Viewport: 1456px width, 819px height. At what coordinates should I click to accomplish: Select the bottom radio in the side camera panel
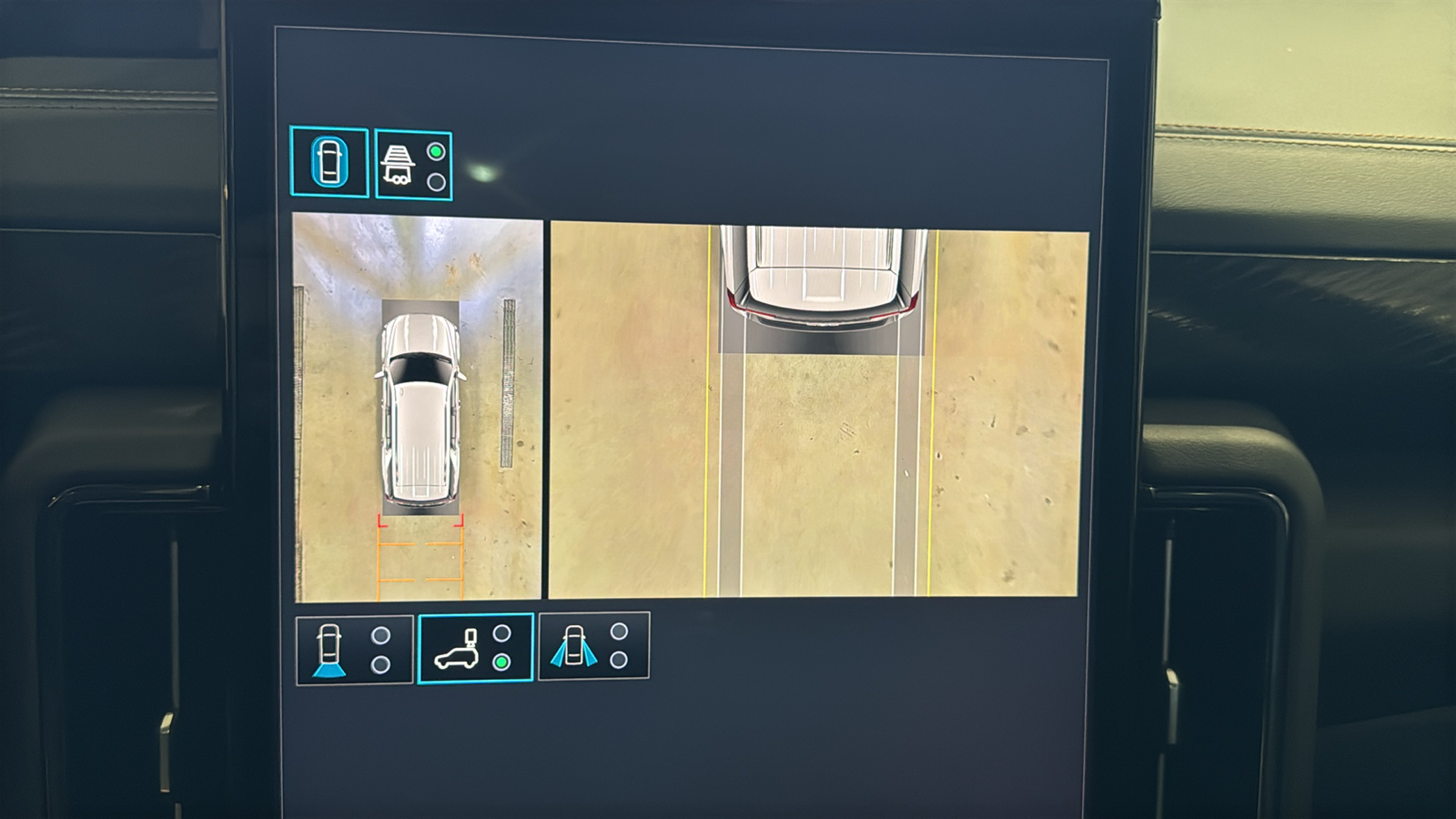tap(619, 662)
